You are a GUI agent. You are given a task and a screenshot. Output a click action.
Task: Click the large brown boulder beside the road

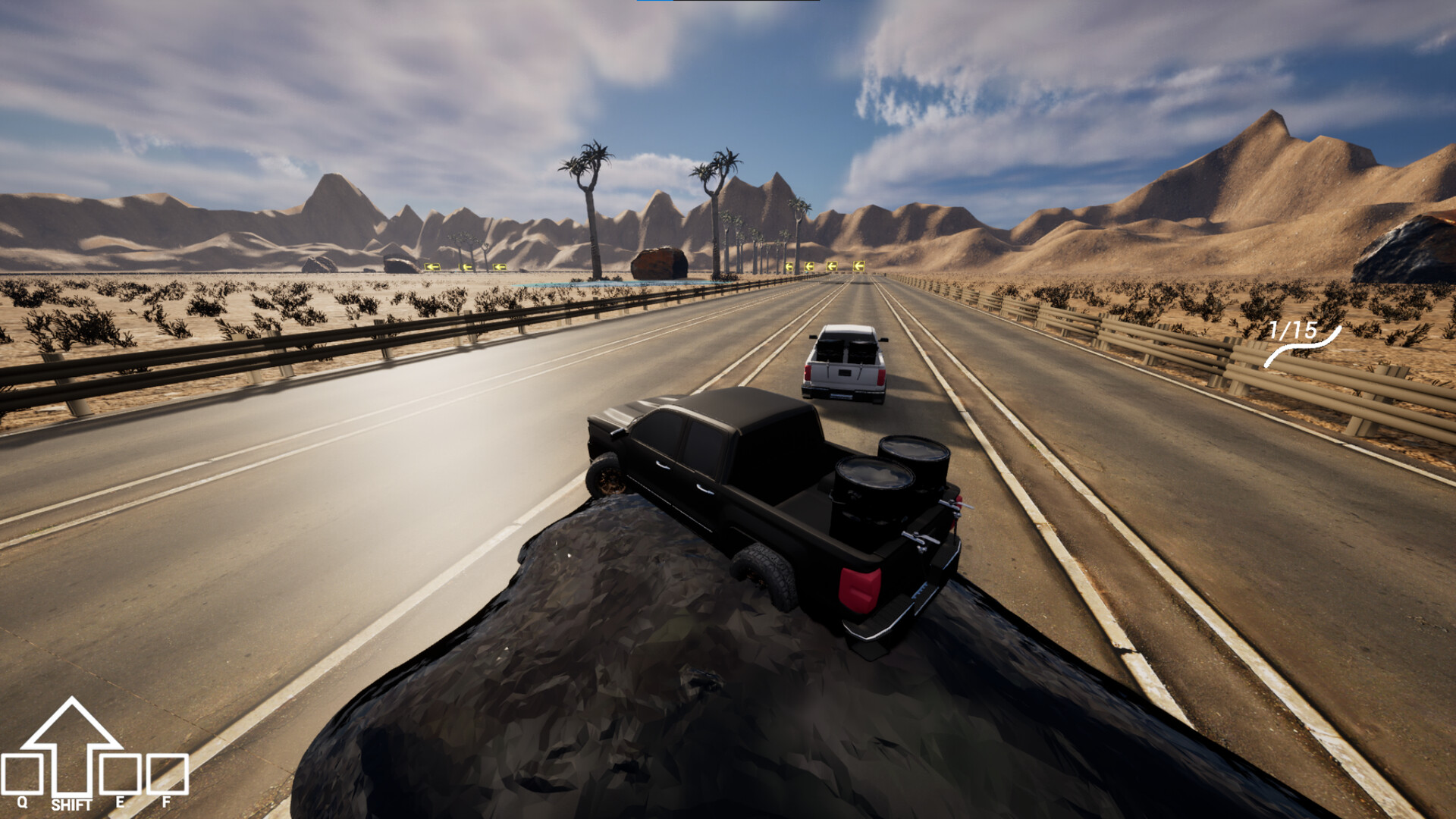tap(661, 262)
